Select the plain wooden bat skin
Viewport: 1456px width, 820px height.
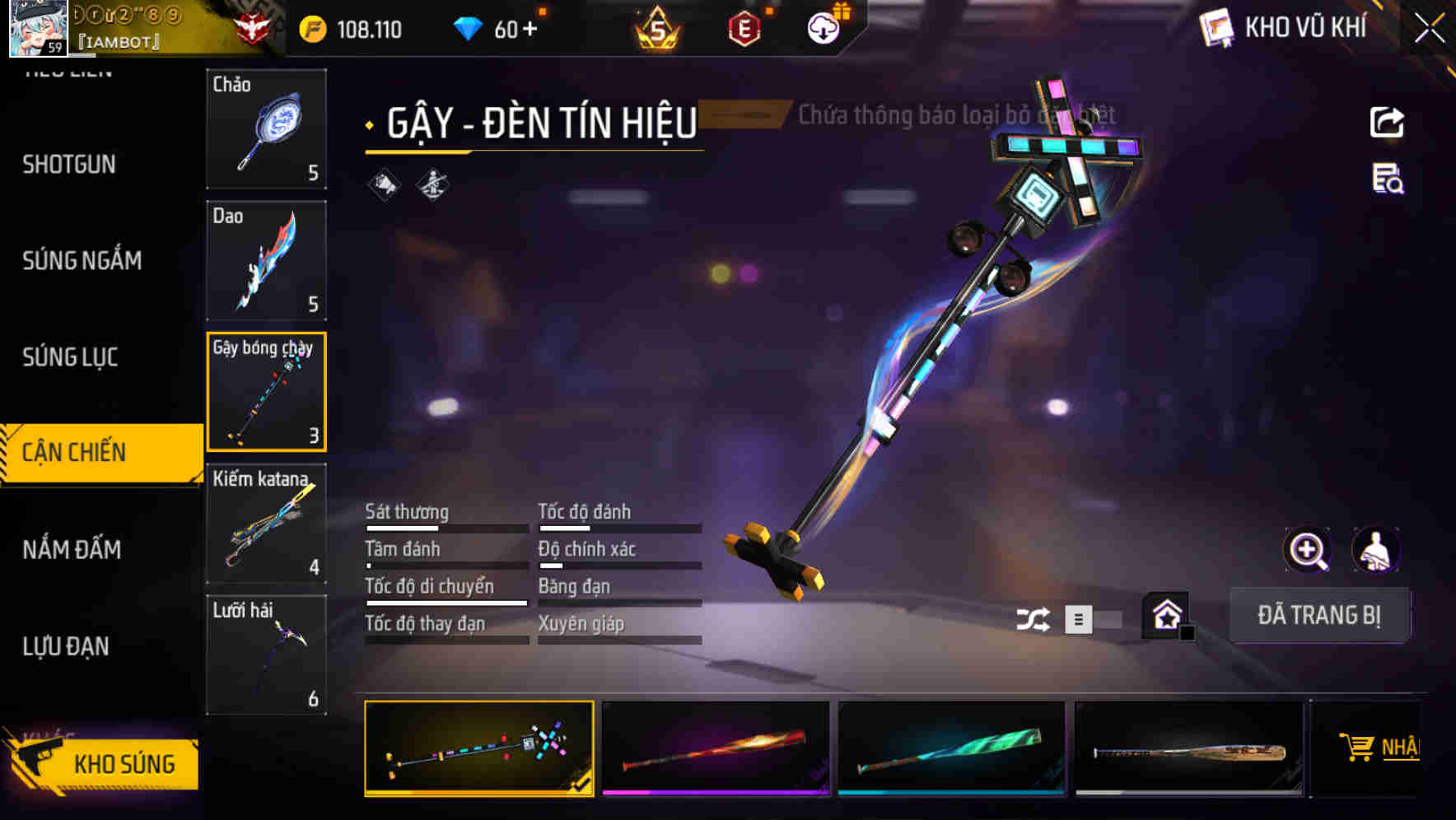pyautogui.click(x=1188, y=748)
